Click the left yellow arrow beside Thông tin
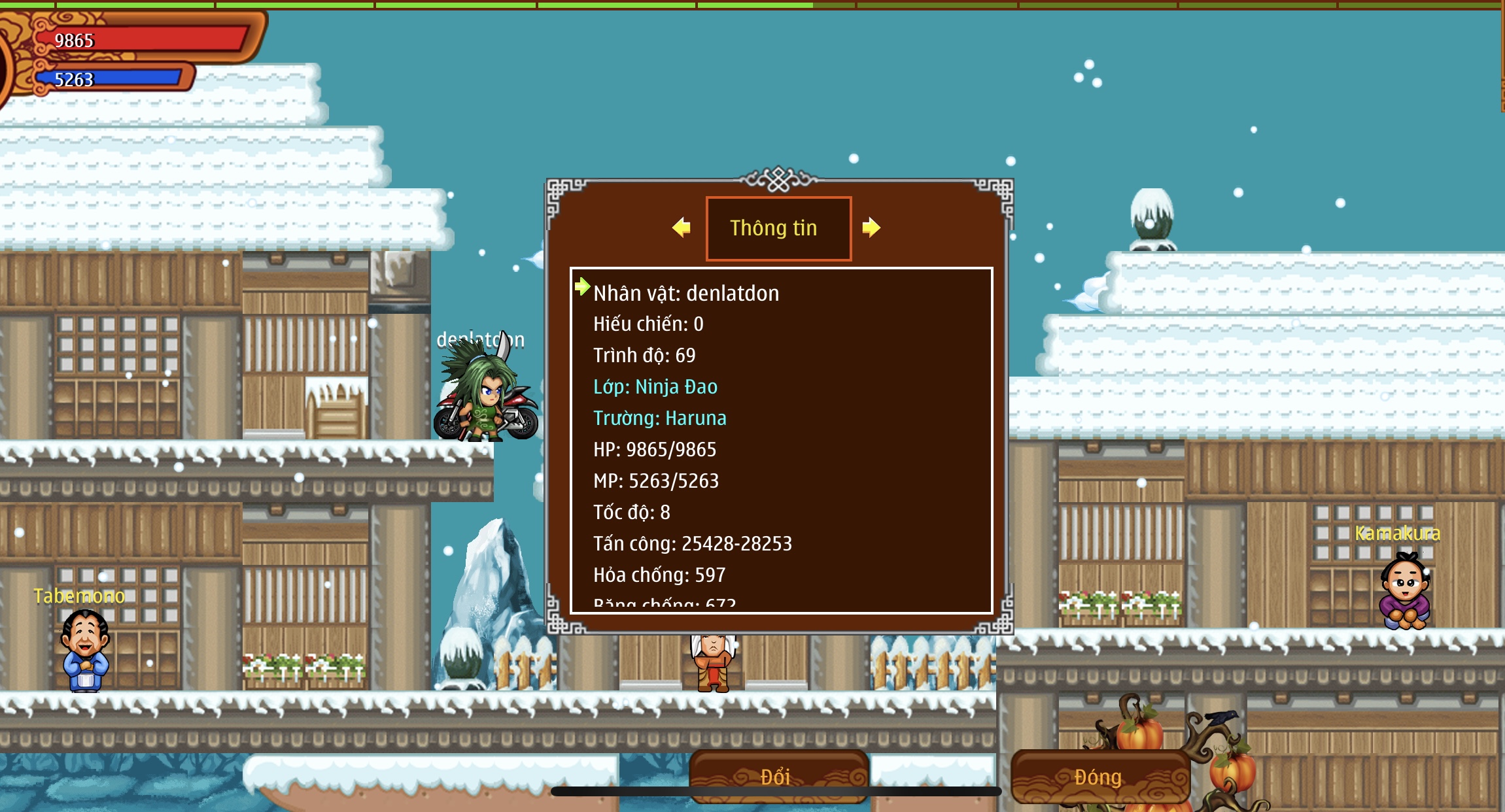 point(682,228)
